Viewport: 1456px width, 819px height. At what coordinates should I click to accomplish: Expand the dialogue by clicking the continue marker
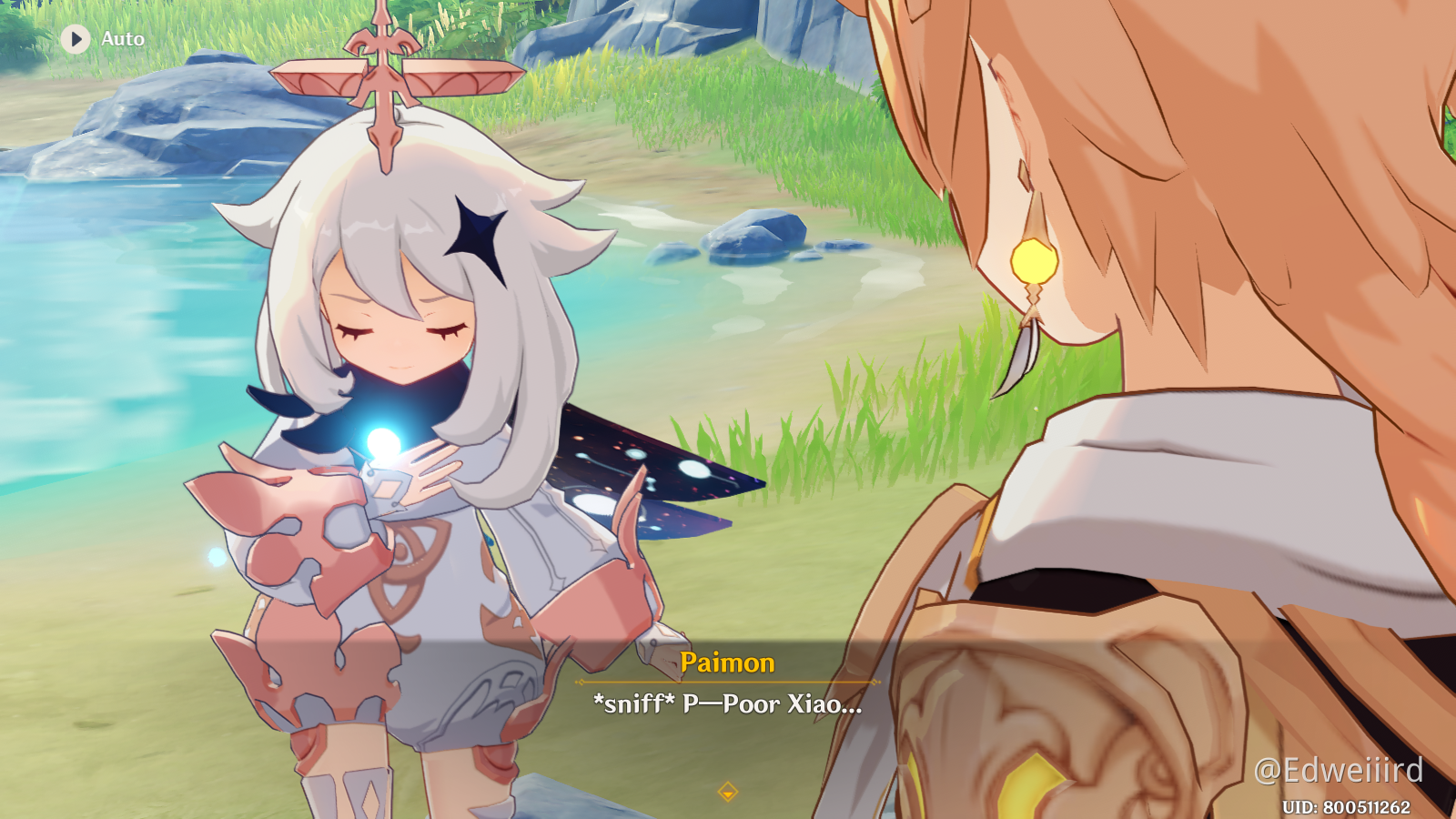728,793
